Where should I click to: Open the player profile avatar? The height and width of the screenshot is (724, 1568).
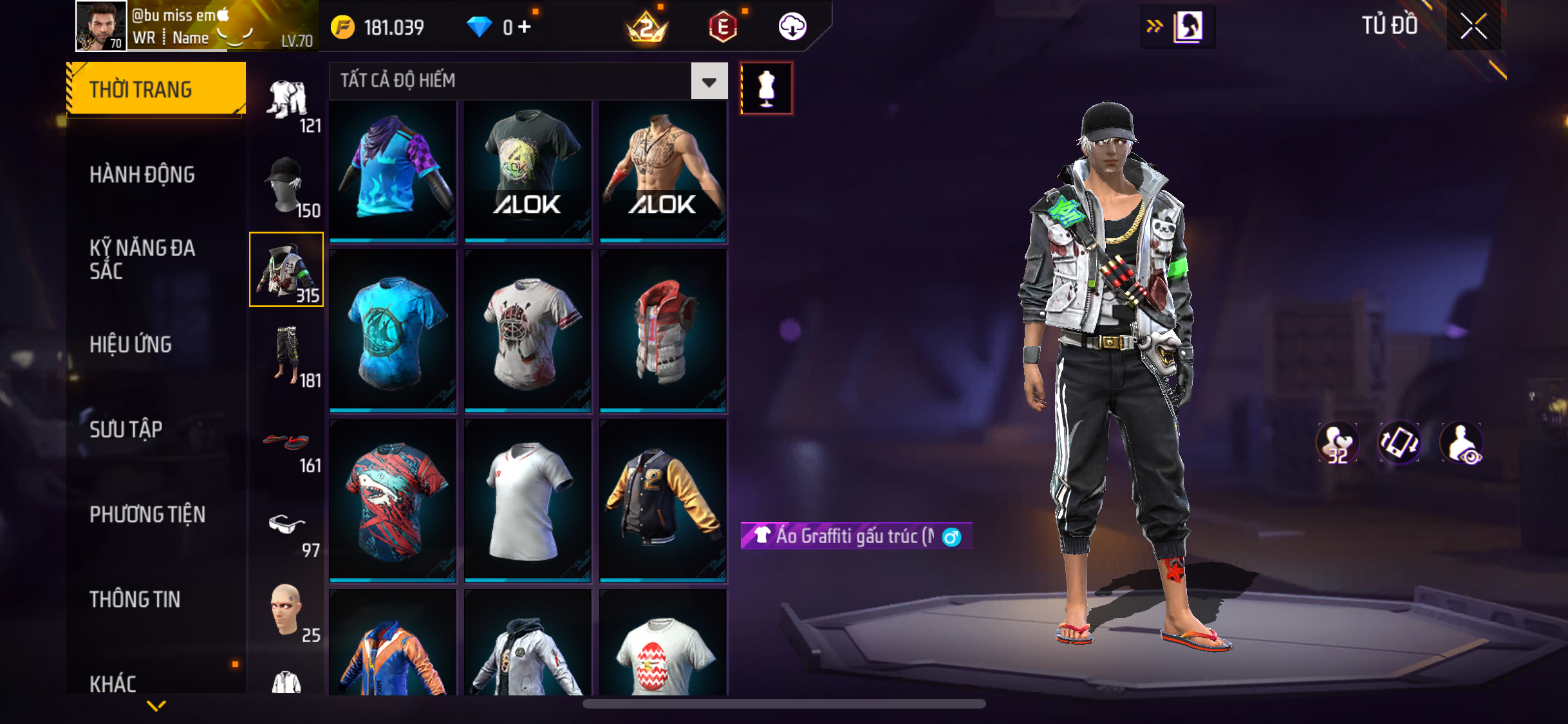tap(101, 26)
